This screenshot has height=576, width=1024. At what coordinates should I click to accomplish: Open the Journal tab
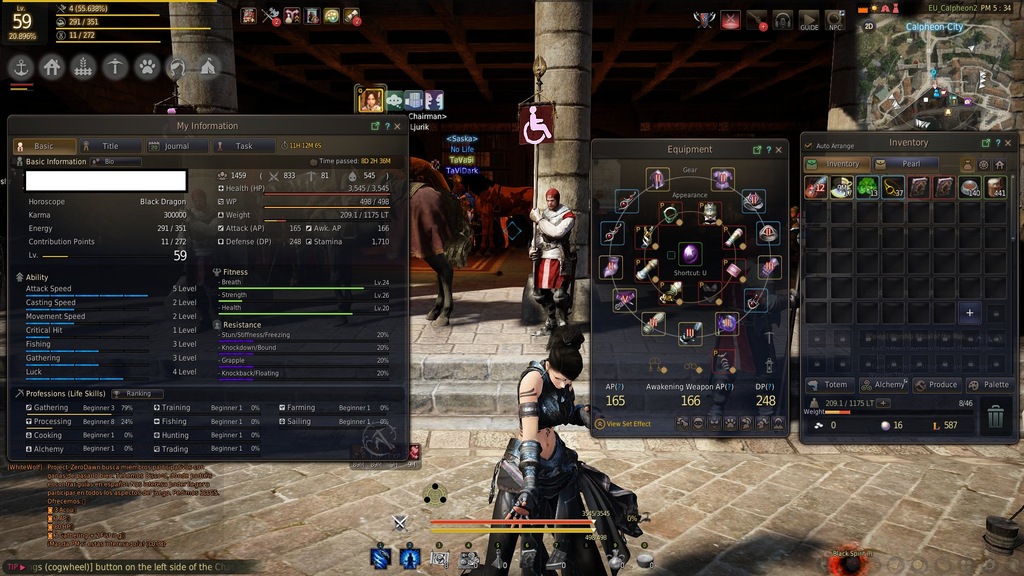click(177, 146)
